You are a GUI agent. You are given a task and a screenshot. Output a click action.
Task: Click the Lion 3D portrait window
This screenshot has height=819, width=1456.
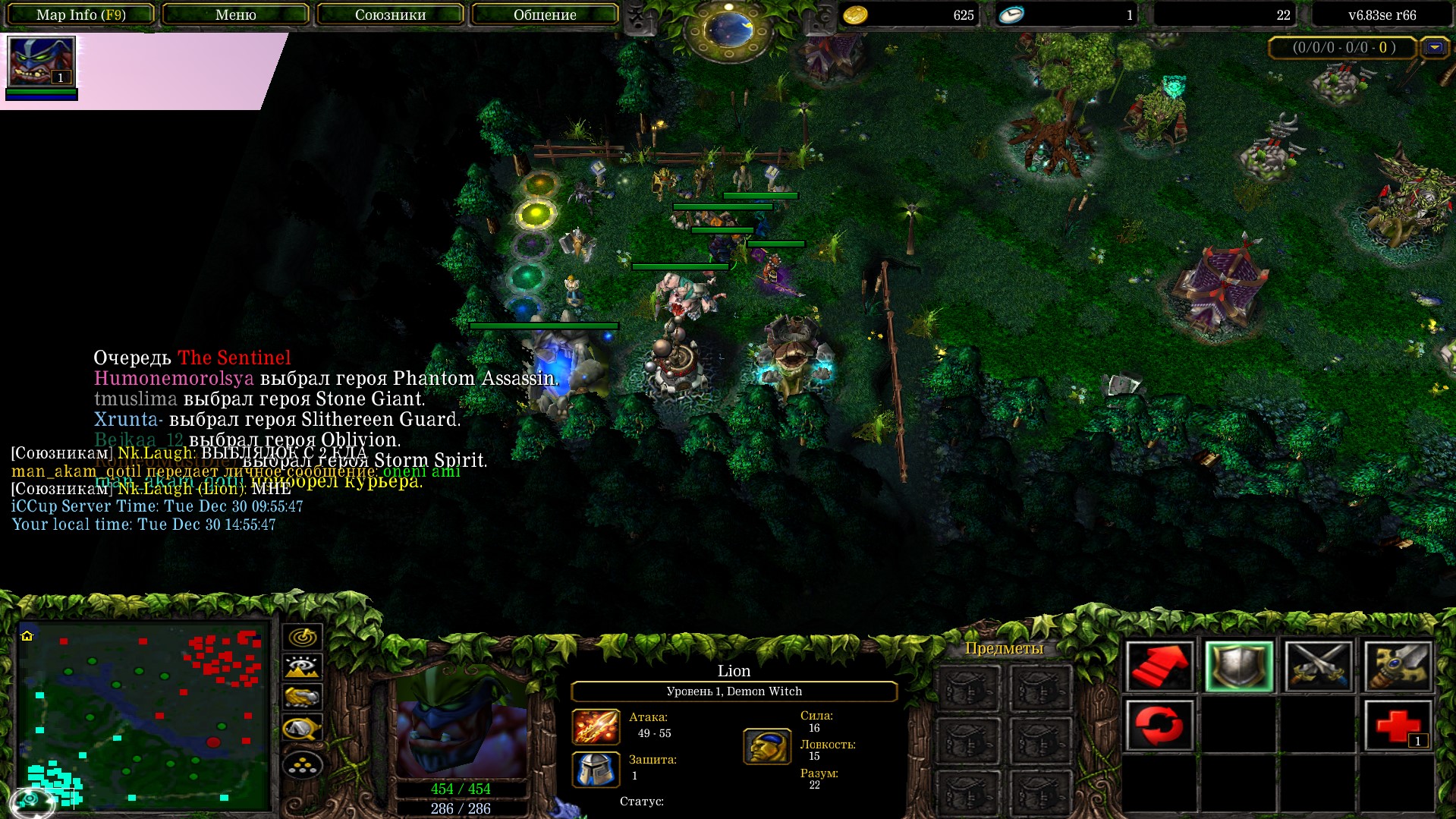[x=461, y=725]
